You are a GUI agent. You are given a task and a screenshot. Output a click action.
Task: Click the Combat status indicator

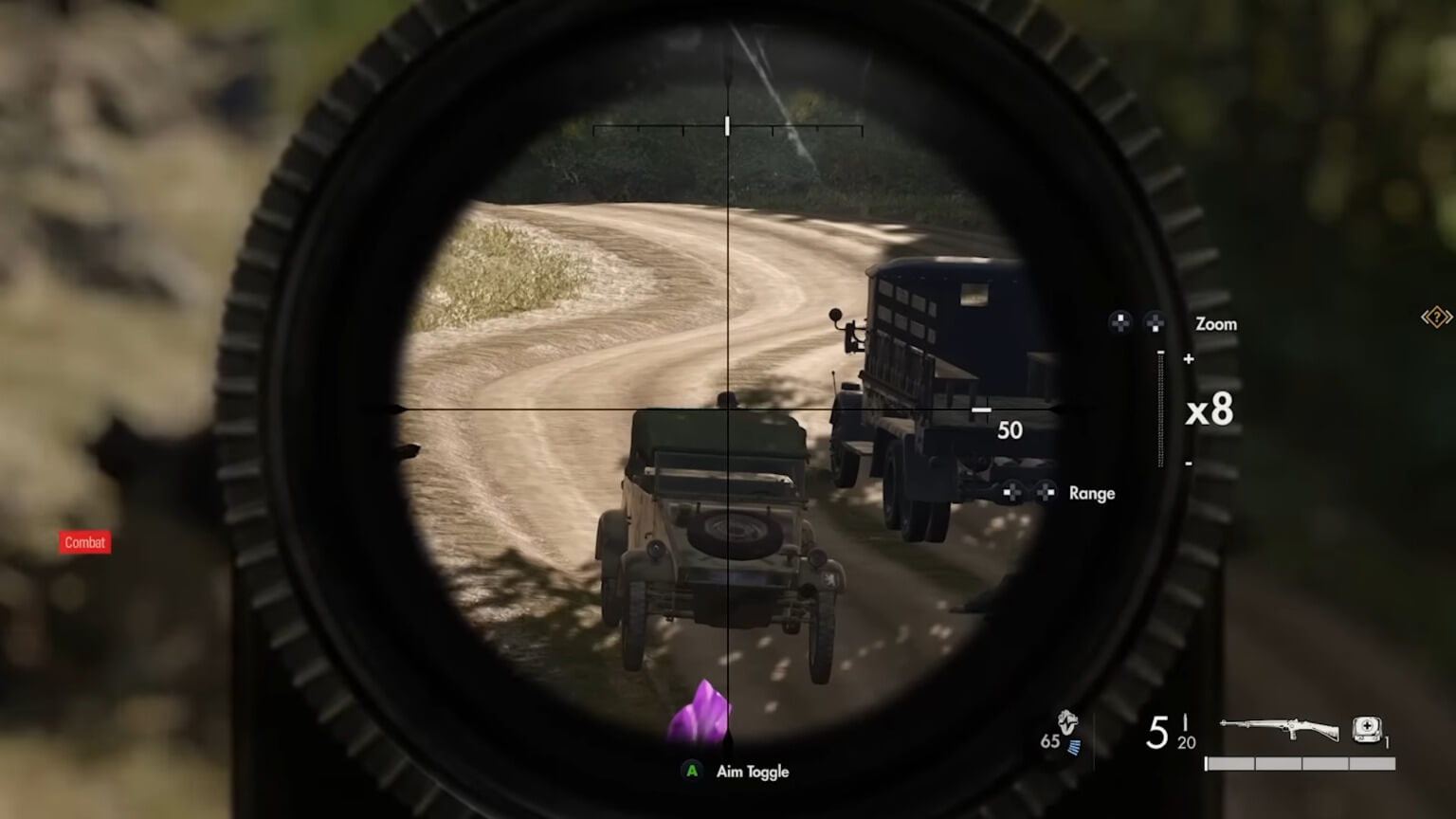[x=84, y=542]
